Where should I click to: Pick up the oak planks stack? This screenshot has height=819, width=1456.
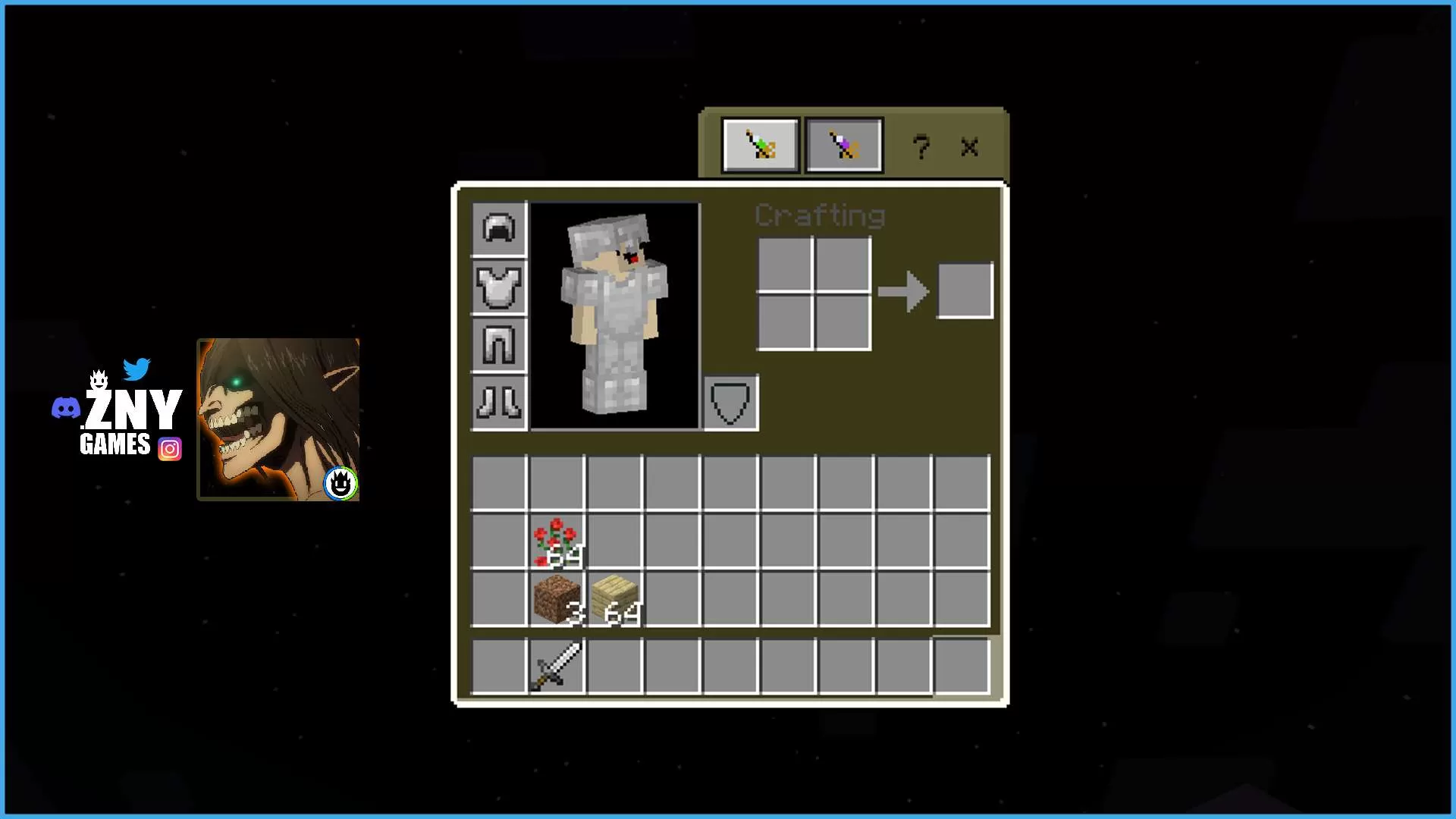(614, 599)
